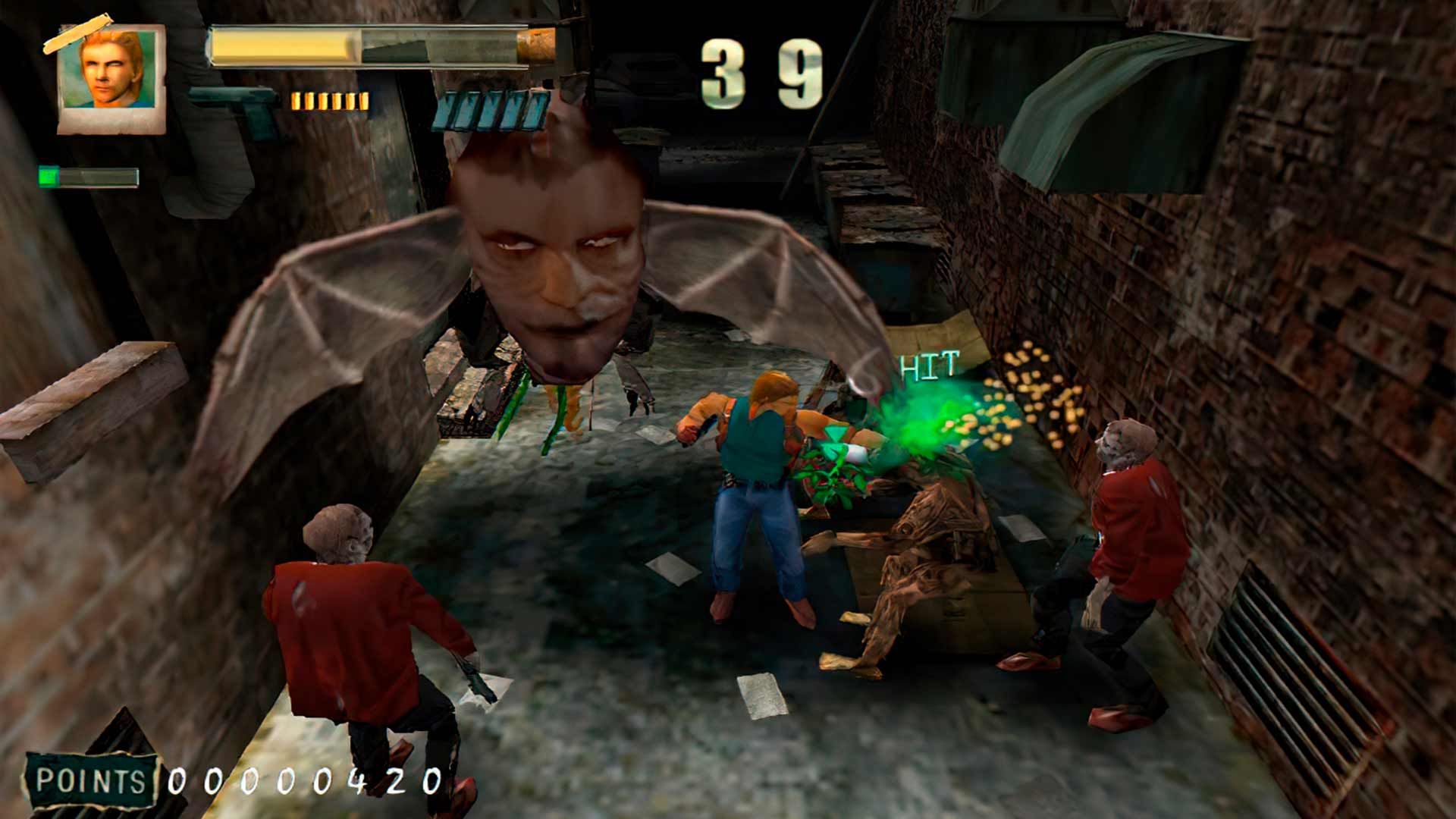The image size is (1456, 819).
Task: Click the small green power meter
Action: pyautogui.click(x=87, y=174)
